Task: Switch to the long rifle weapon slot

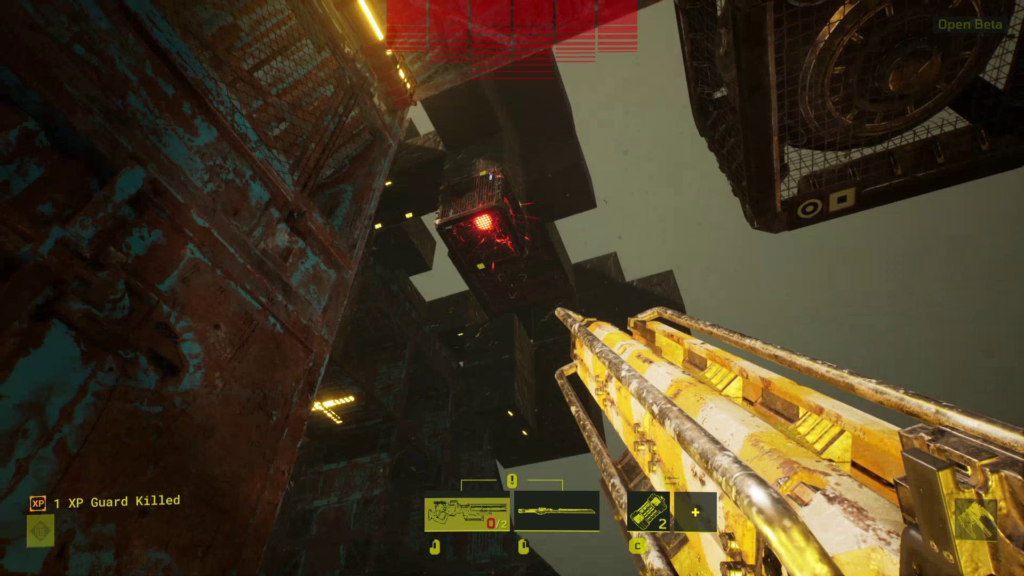Action: (x=556, y=511)
